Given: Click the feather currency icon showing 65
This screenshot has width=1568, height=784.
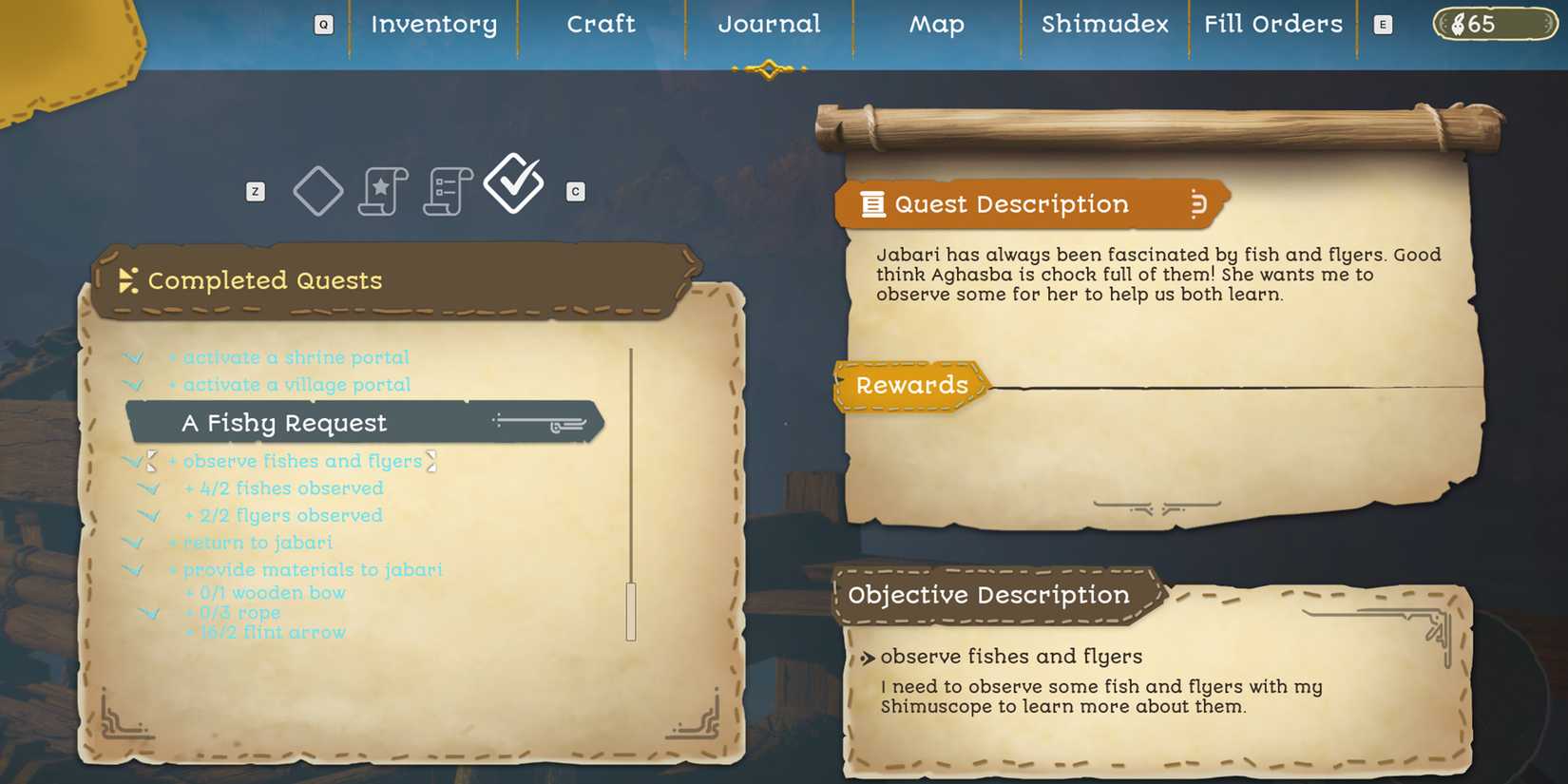Looking at the screenshot, I should point(1460,24).
